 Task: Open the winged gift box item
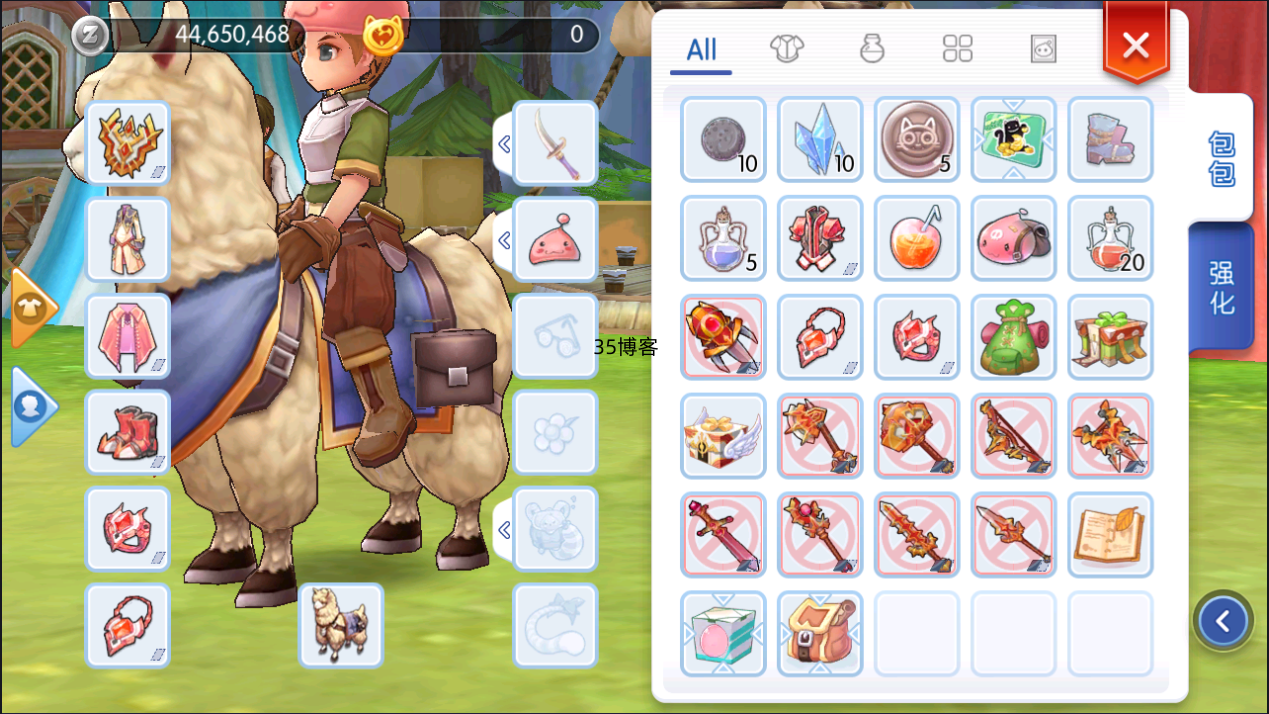723,436
